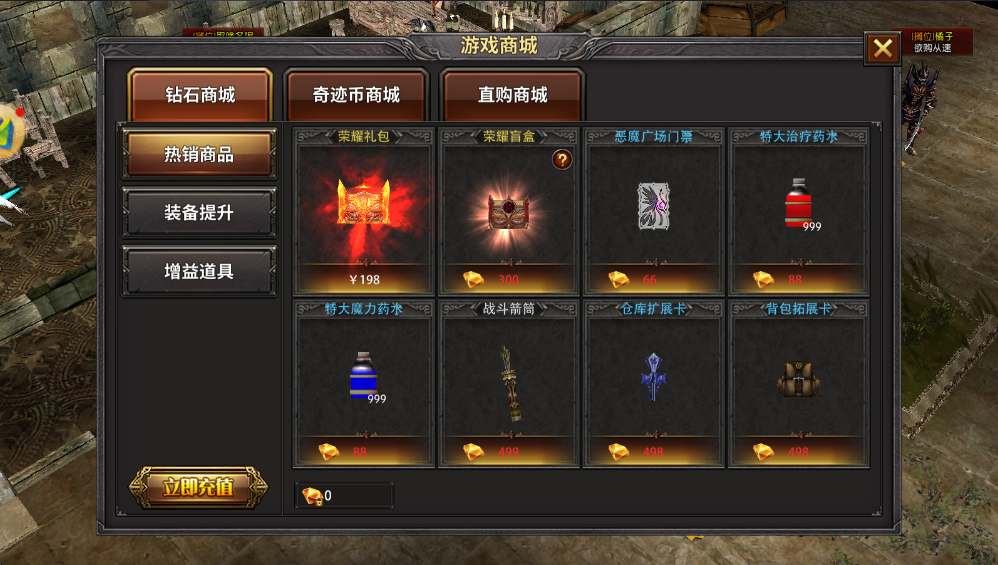The height and width of the screenshot is (565, 998).
Task: Open the 奇迹币商城 tab
Action: pos(356,96)
